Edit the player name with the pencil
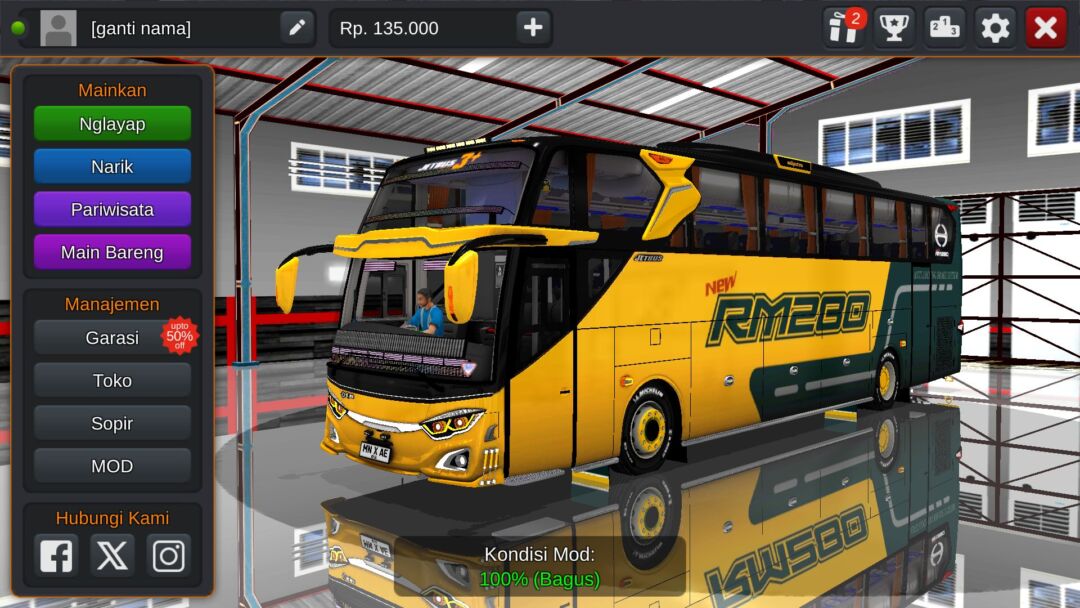Screen dimensions: 1080x608 [297, 28]
